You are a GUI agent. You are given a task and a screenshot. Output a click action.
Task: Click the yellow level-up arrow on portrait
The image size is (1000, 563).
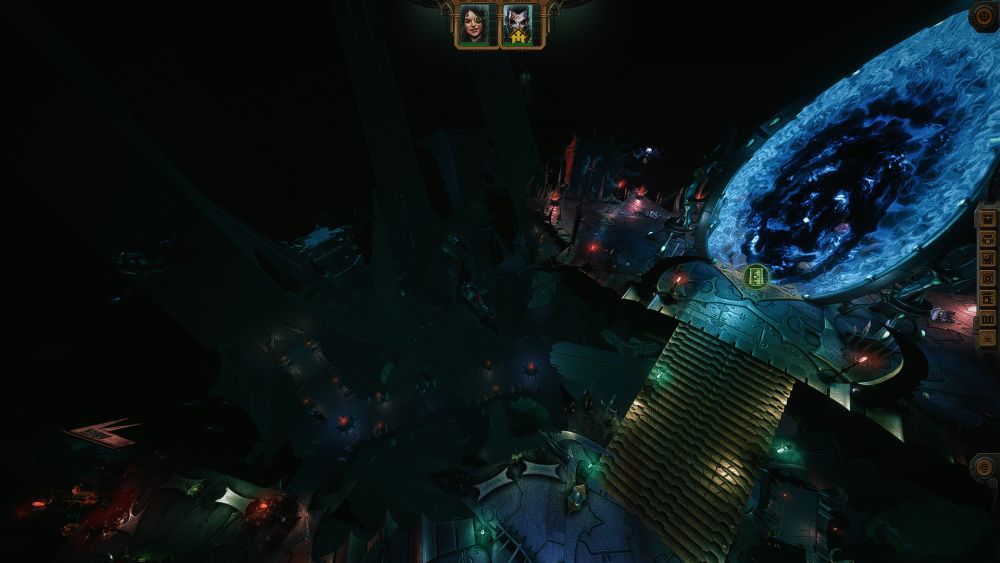[520, 37]
